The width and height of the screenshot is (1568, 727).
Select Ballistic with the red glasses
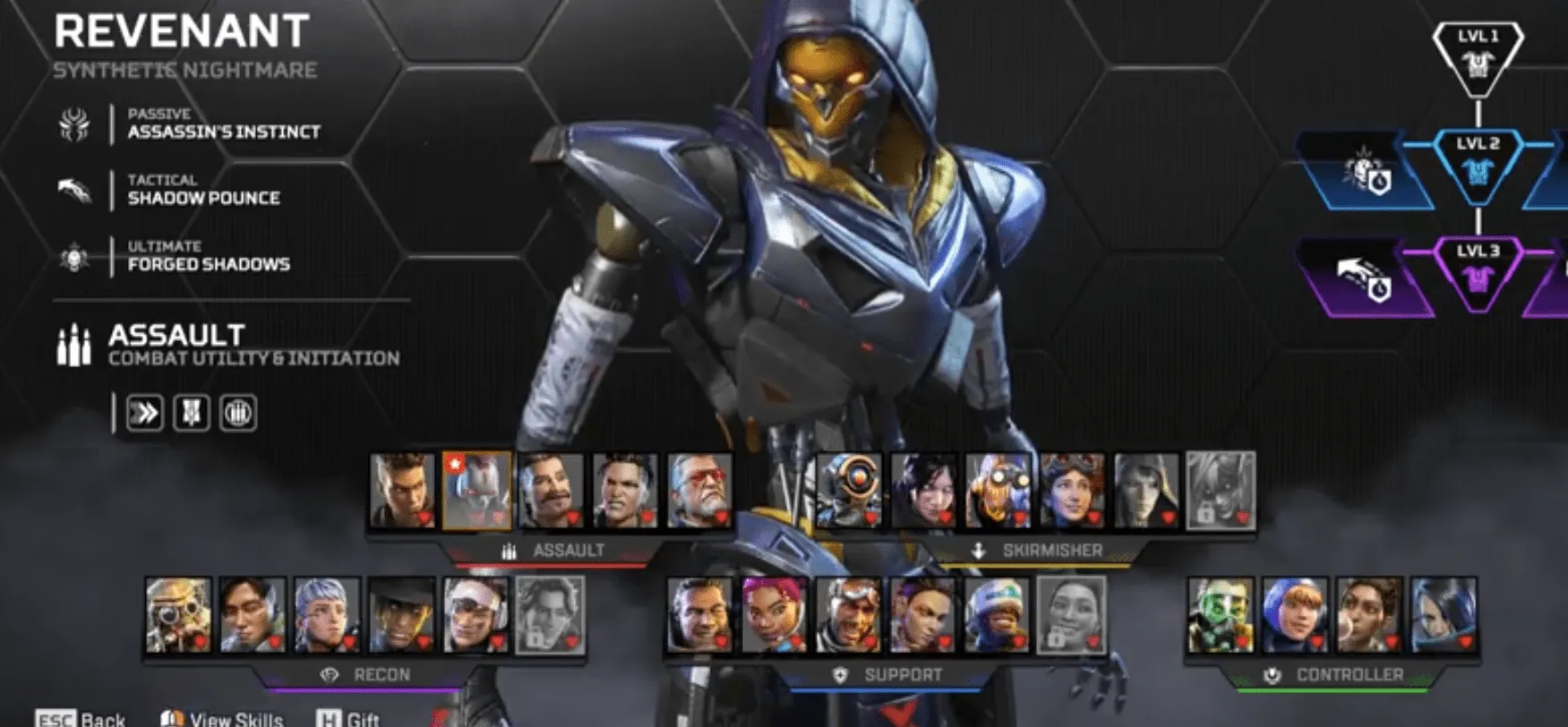coord(699,491)
